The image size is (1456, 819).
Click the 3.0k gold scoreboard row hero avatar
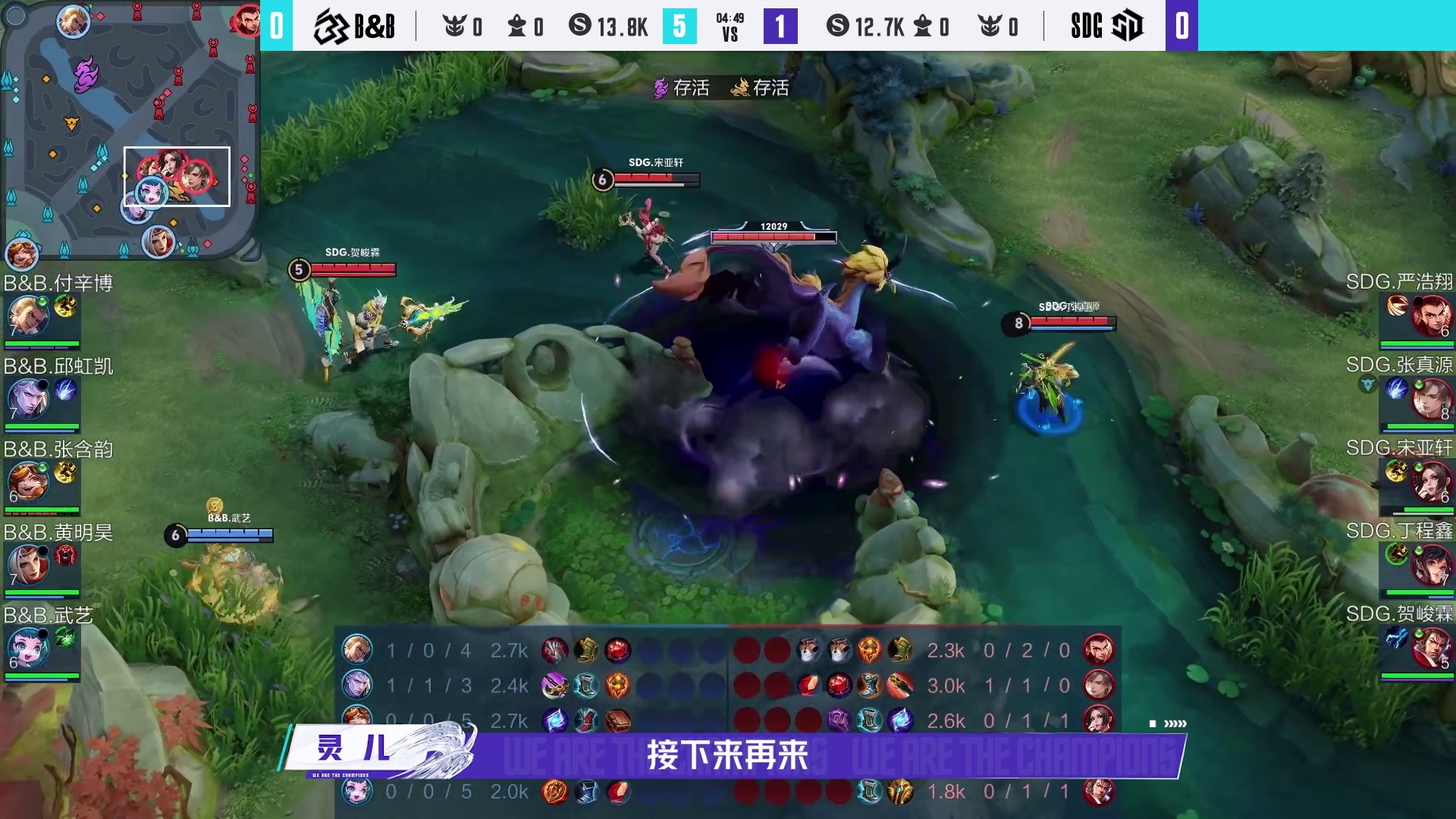click(1098, 686)
